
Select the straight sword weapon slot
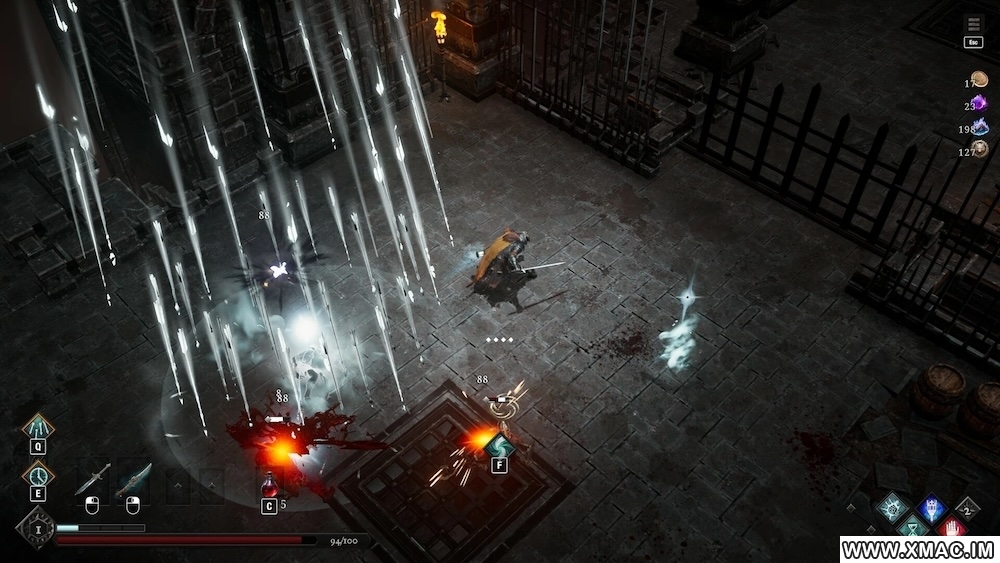pyautogui.click(x=91, y=482)
